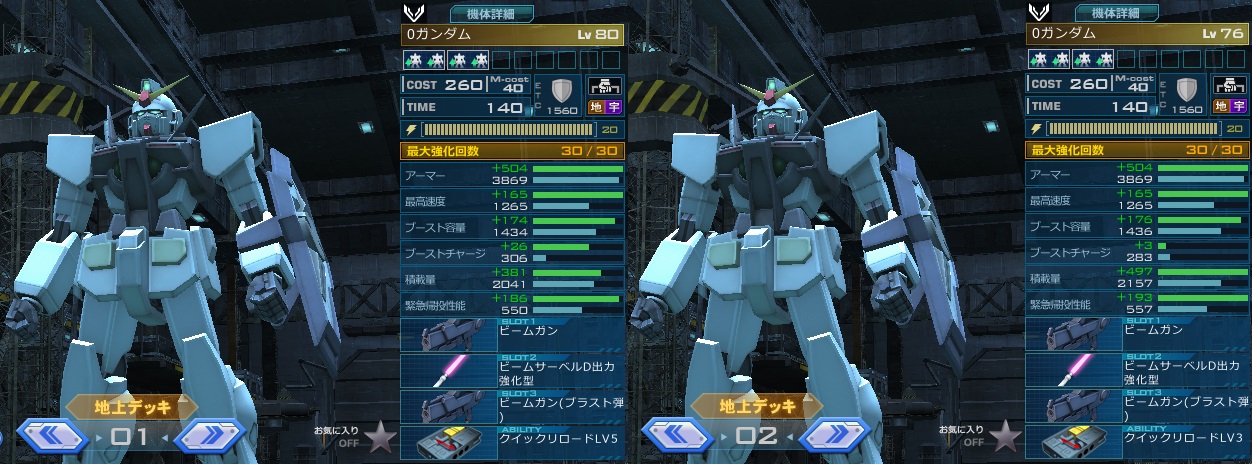Select slot 2 beam saber on the Lv 80 unit
The height and width of the screenshot is (464, 1252).
[x=511, y=370]
